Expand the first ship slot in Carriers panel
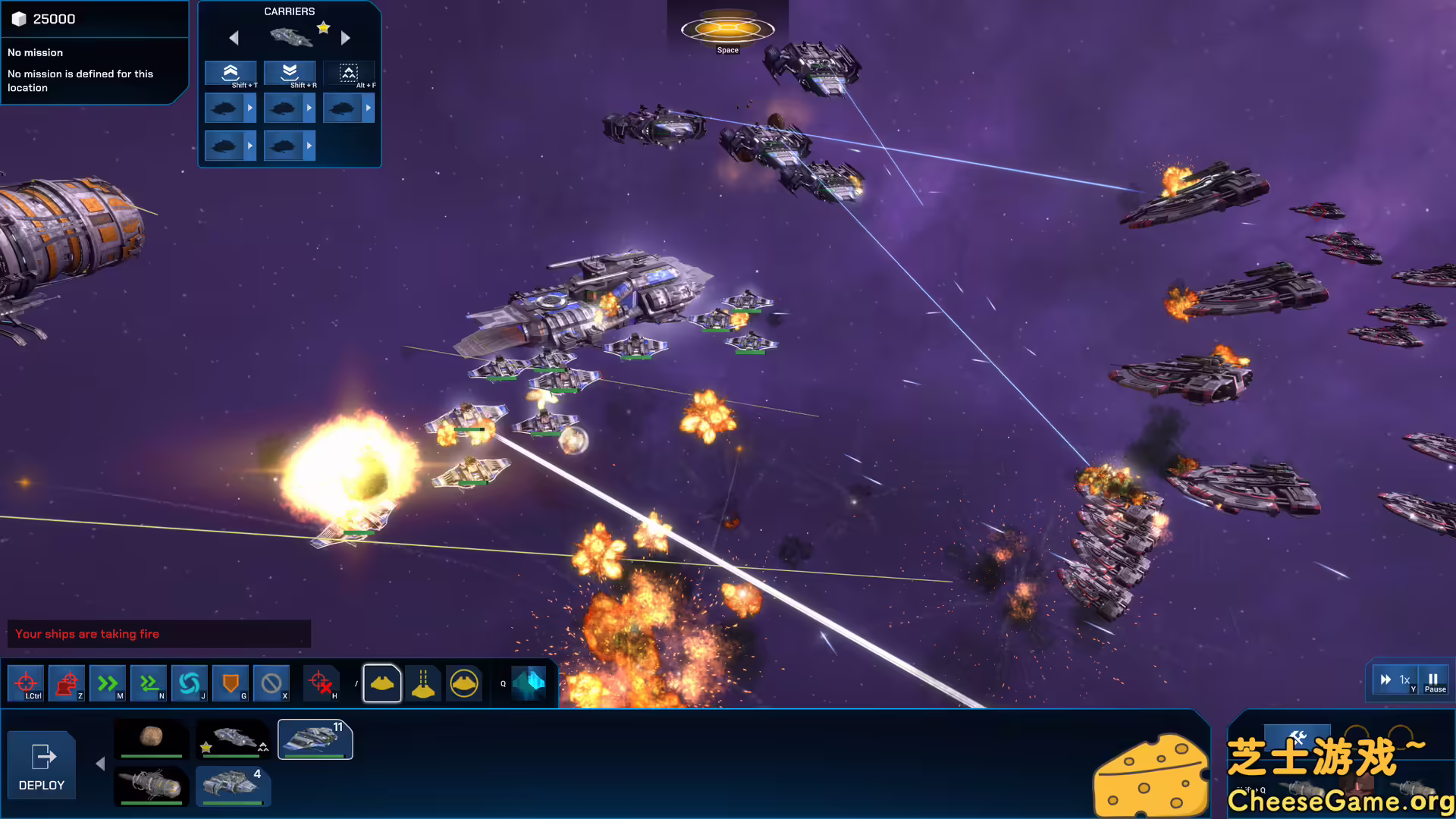Screen dimensions: 1456x819 coord(250,106)
